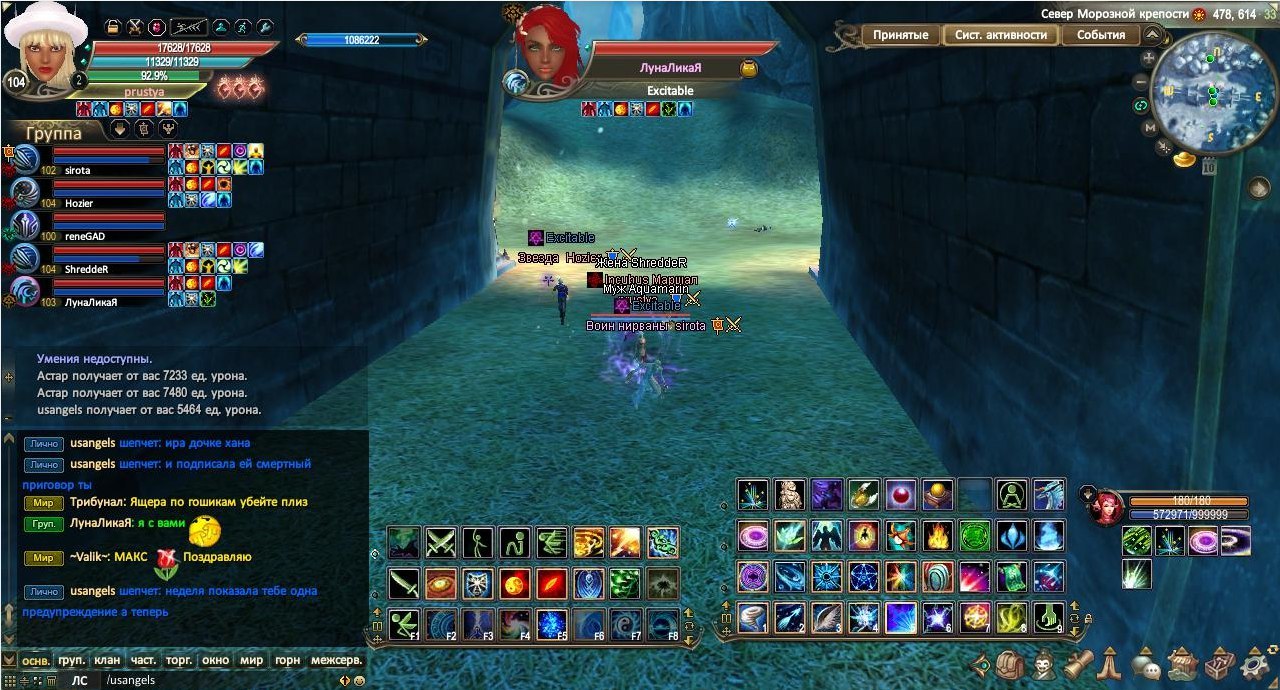
Task: Activate the tornado skill in slot 1
Action: 752,618
